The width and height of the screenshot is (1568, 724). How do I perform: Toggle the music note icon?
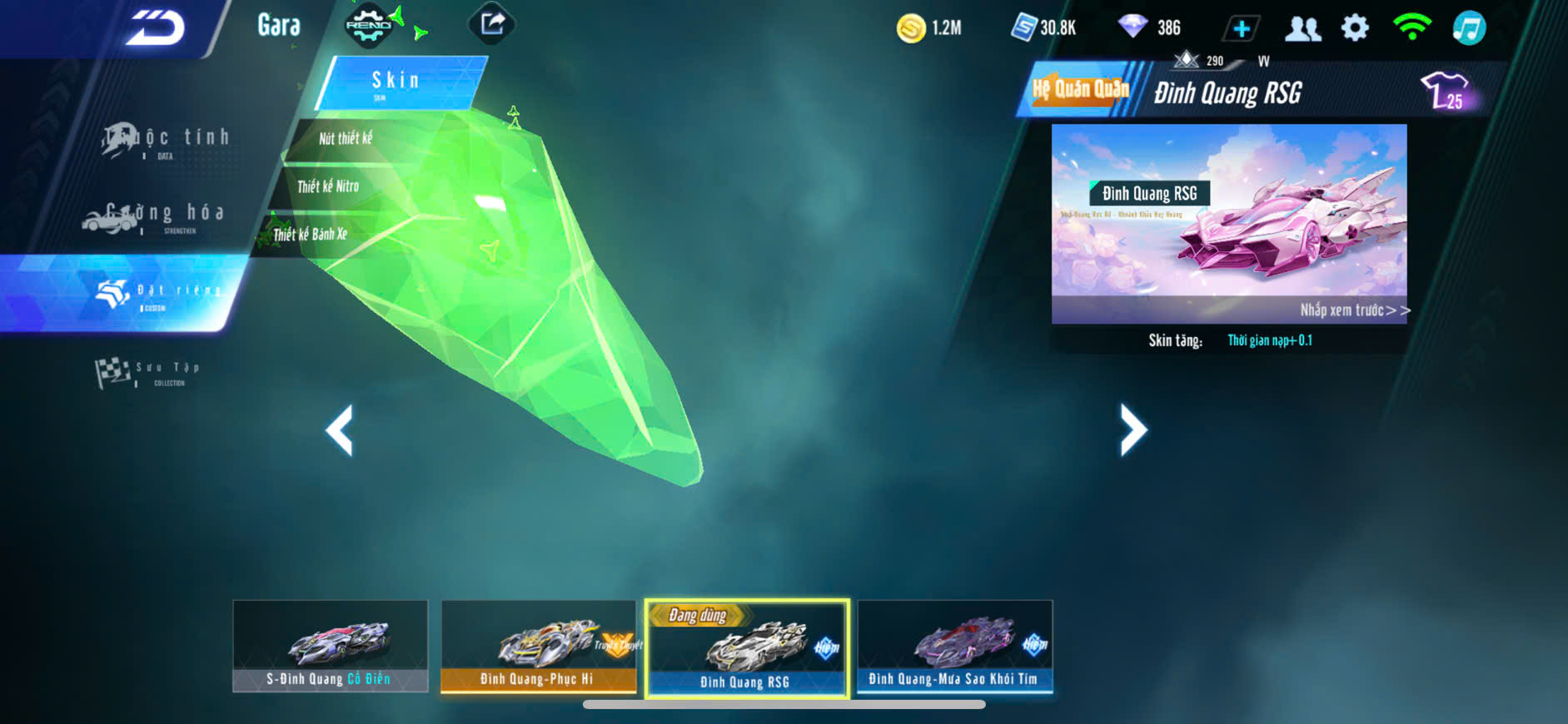tap(1469, 28)
